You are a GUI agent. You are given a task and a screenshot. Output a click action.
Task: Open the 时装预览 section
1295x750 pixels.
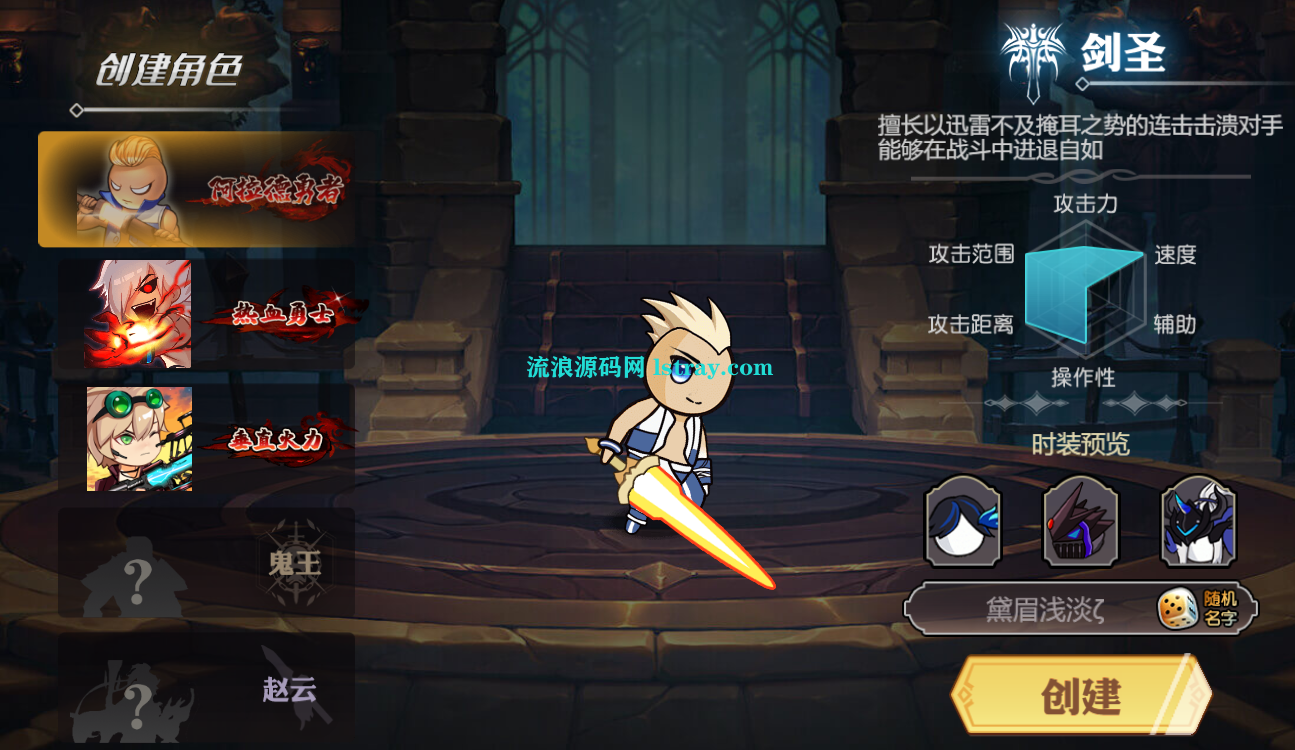pyautogui.click(x=1080, y=444)
